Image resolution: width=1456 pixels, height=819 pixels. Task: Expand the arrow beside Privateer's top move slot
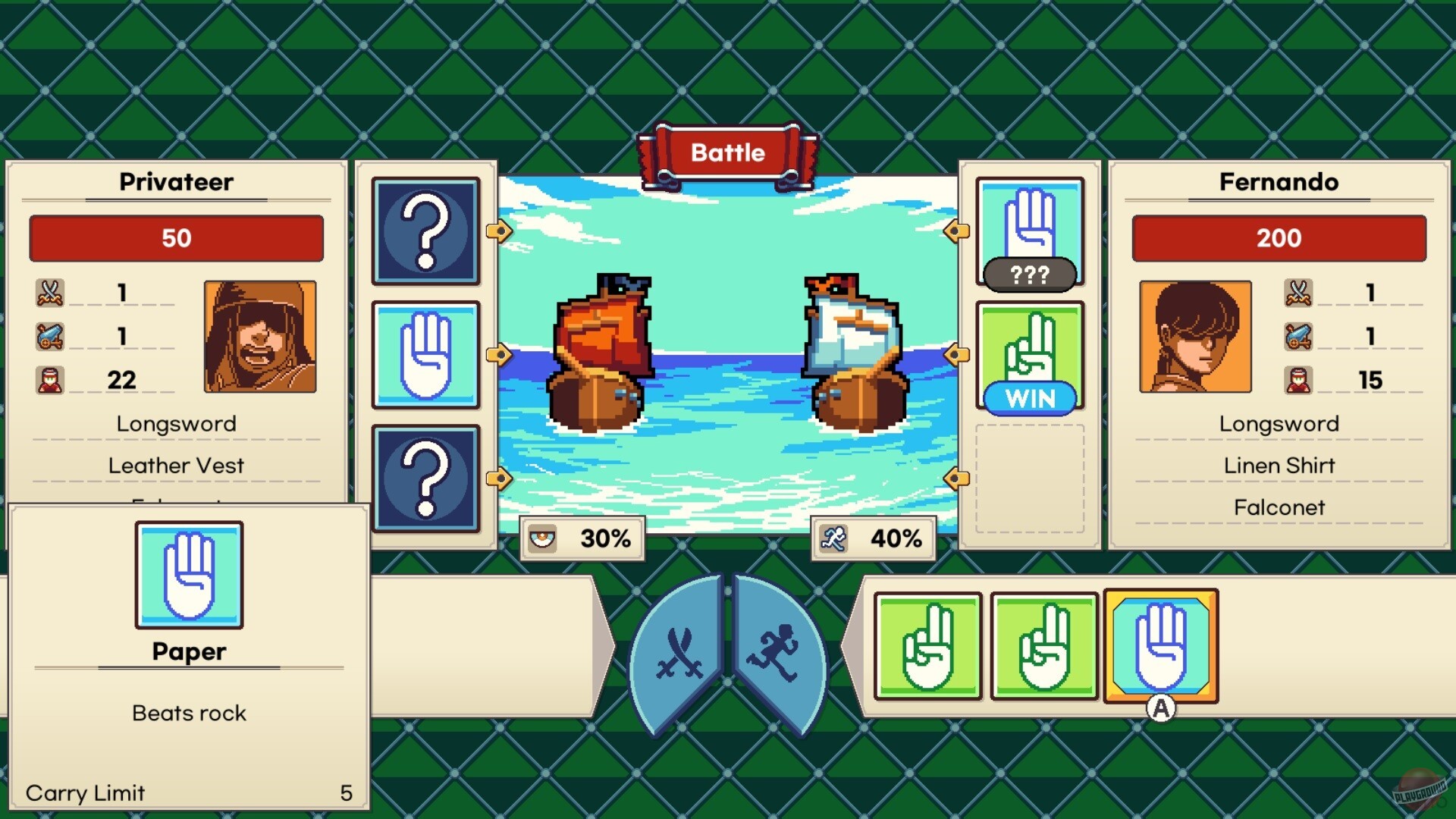(x=498, y=233)
